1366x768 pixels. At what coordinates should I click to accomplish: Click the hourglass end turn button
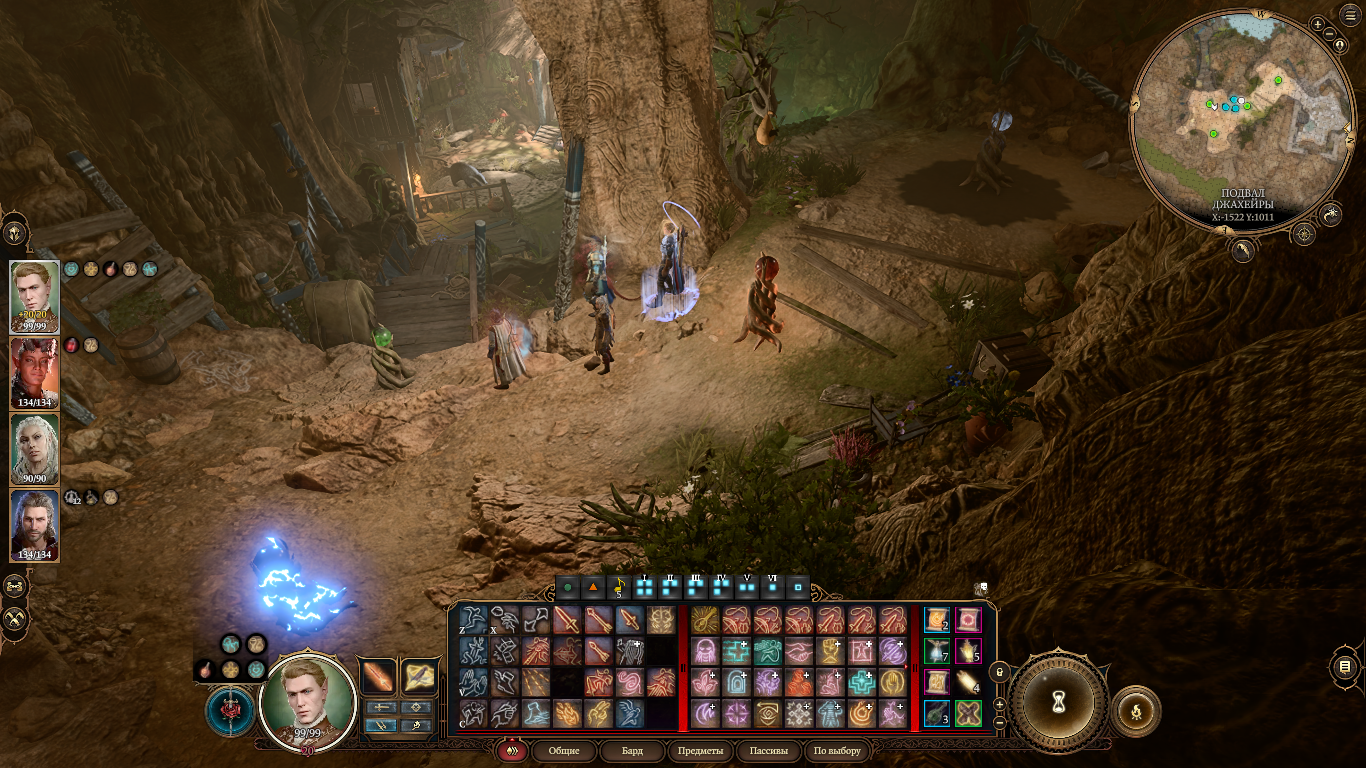coord(1058,703)
